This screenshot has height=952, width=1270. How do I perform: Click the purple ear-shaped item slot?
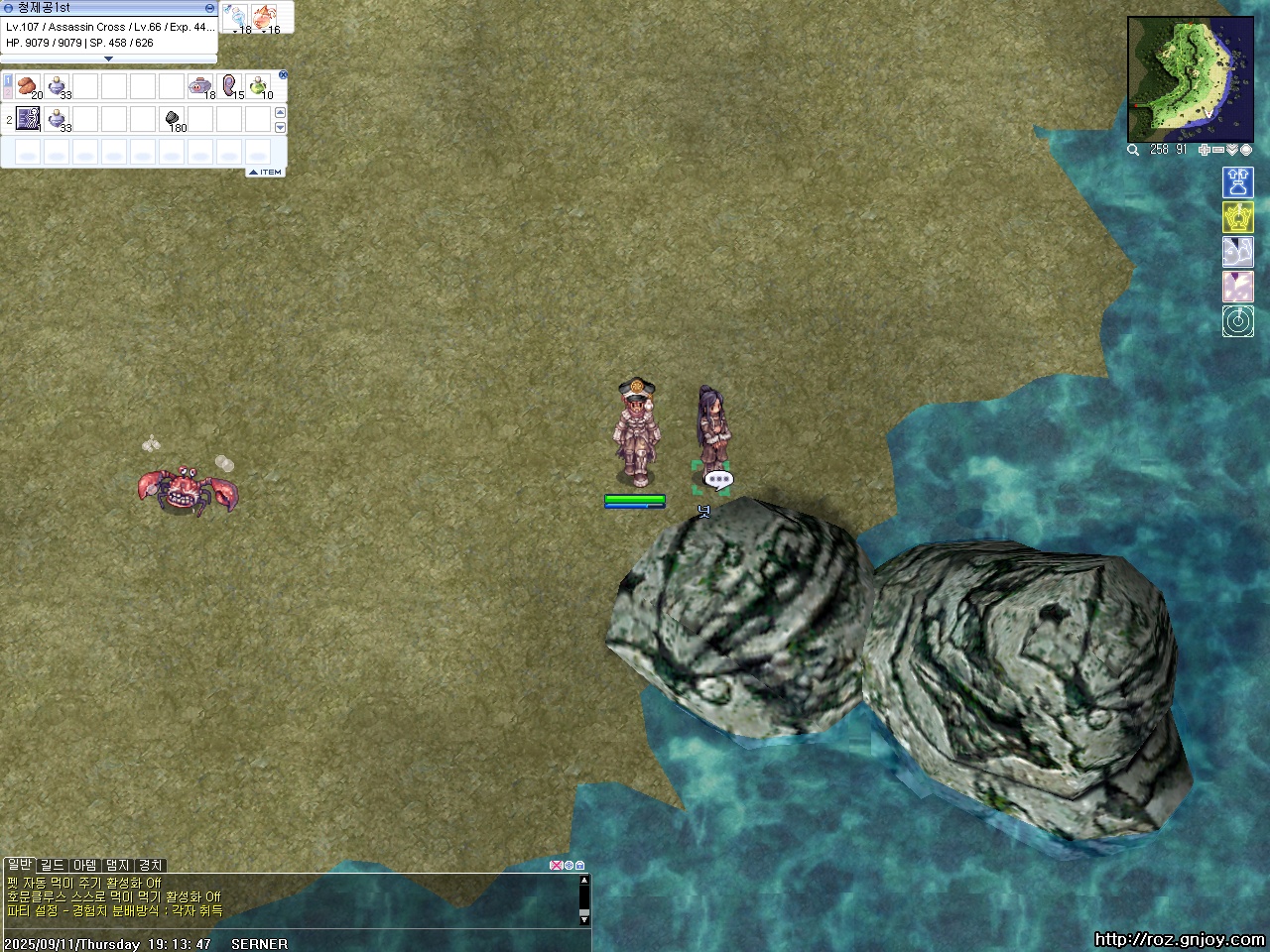(x=230, y=86)
